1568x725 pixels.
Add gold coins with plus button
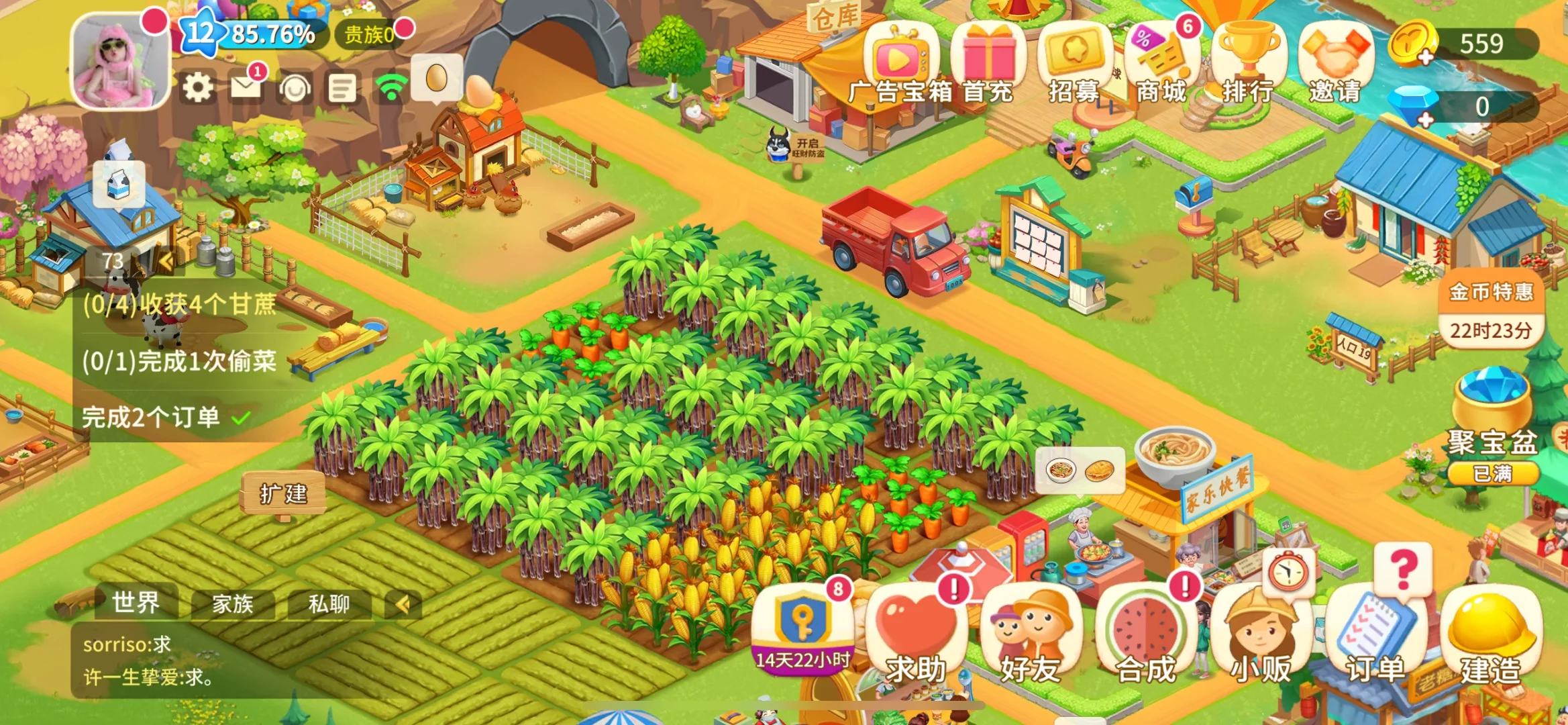tap(1425, 58)
